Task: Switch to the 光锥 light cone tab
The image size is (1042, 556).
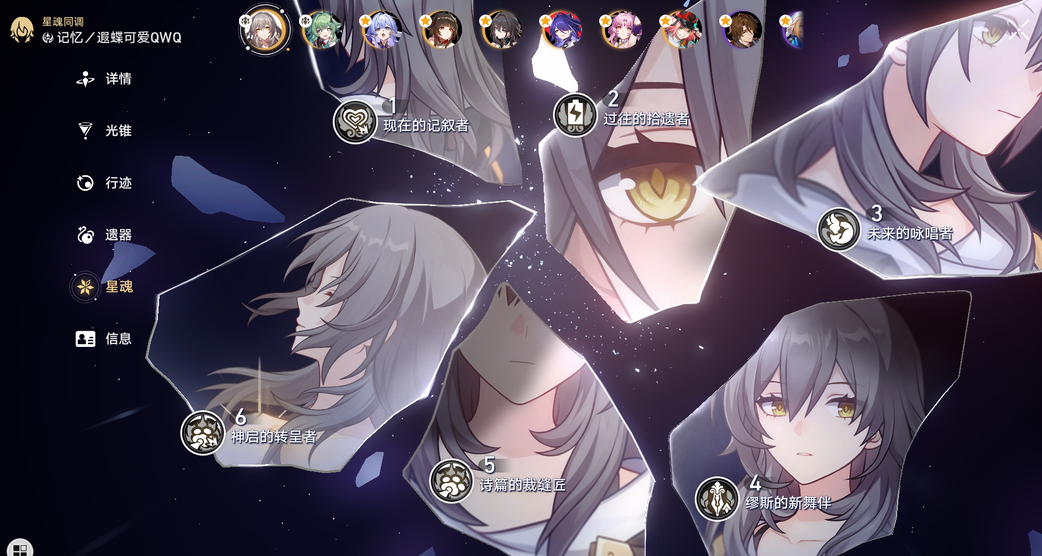Action: tap(106, 131)
